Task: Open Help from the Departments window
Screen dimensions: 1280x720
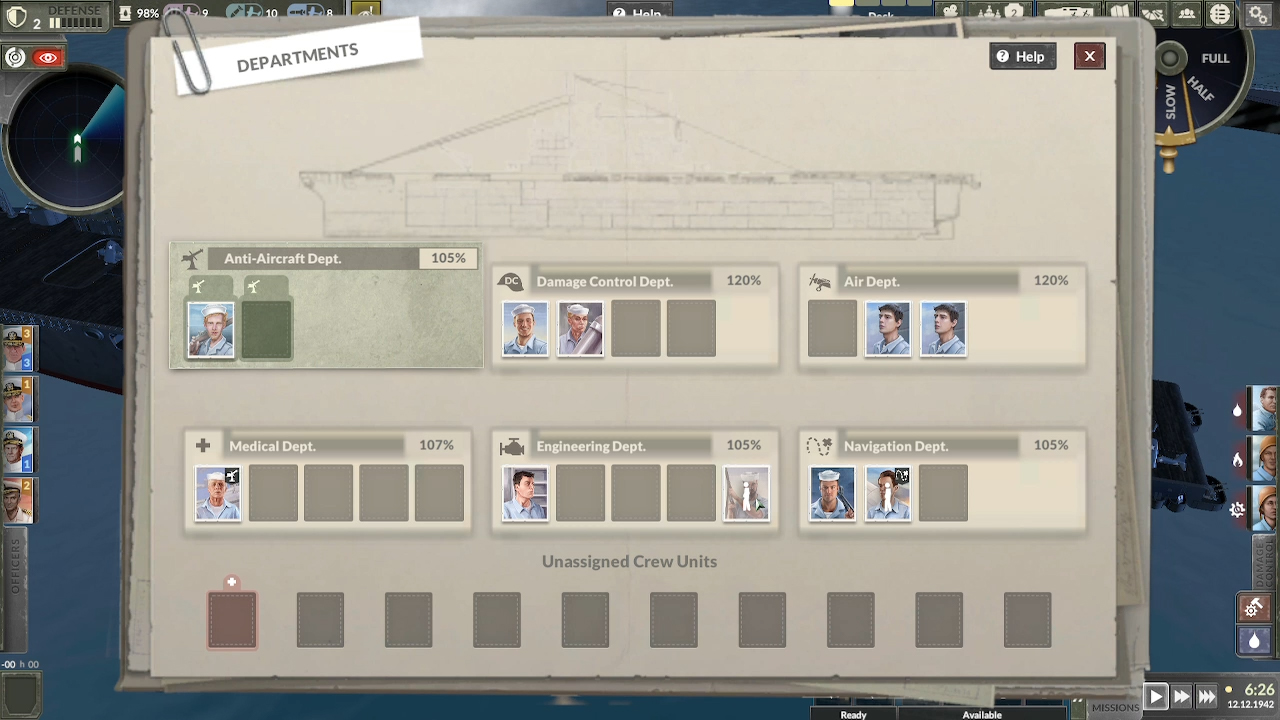Action: pos(1022,56)
